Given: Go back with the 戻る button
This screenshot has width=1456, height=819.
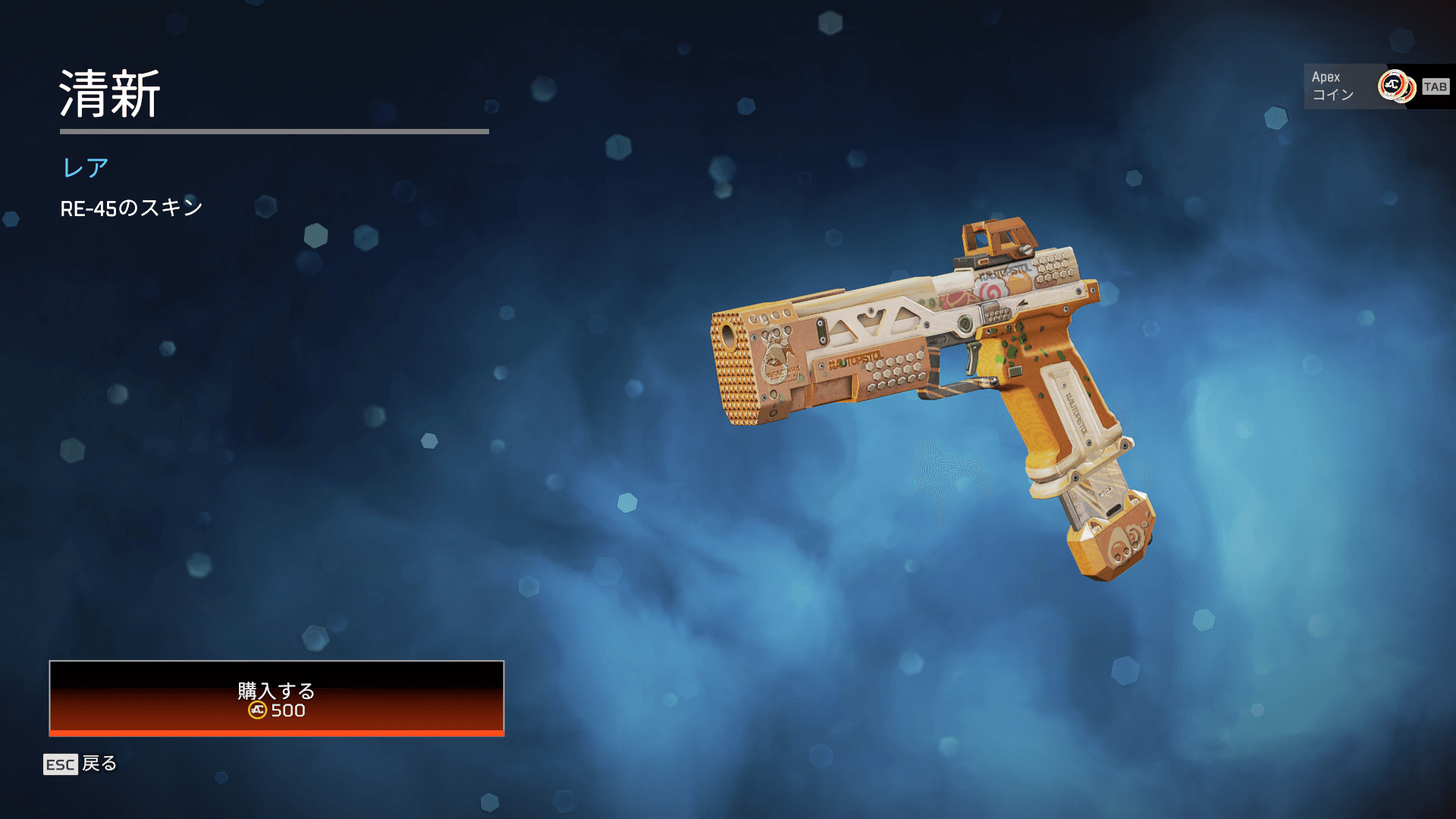Looking at the screenshot, I should [80, 764].
